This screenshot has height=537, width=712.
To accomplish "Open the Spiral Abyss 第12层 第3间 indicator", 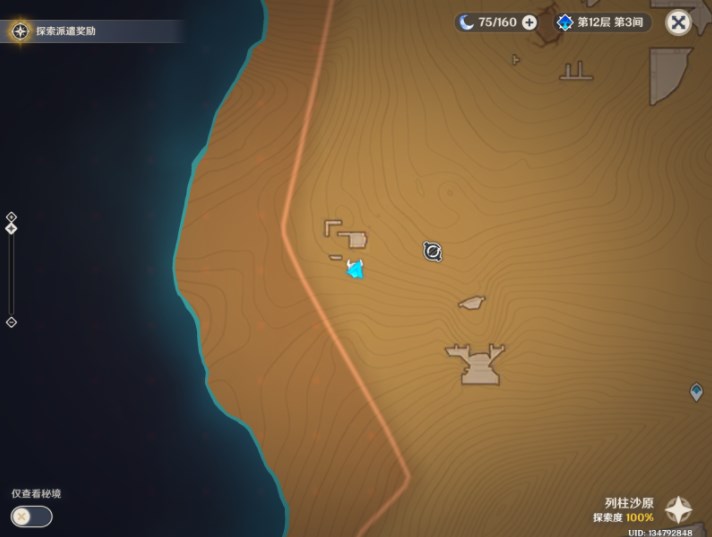I will tap(603, 22).
